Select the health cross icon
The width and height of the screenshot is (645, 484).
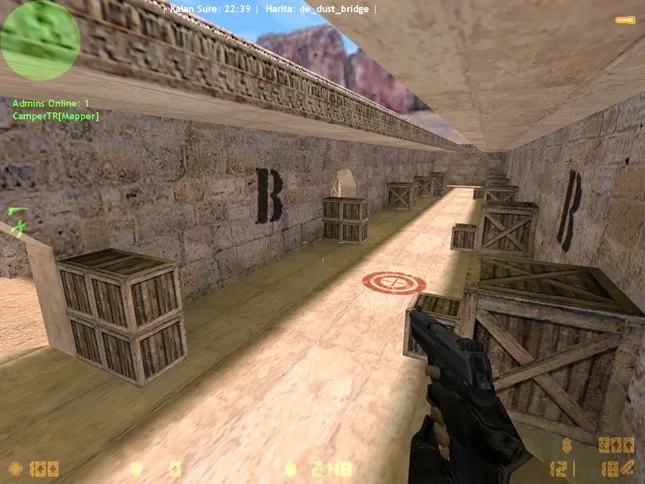click(x=15, y=467)
